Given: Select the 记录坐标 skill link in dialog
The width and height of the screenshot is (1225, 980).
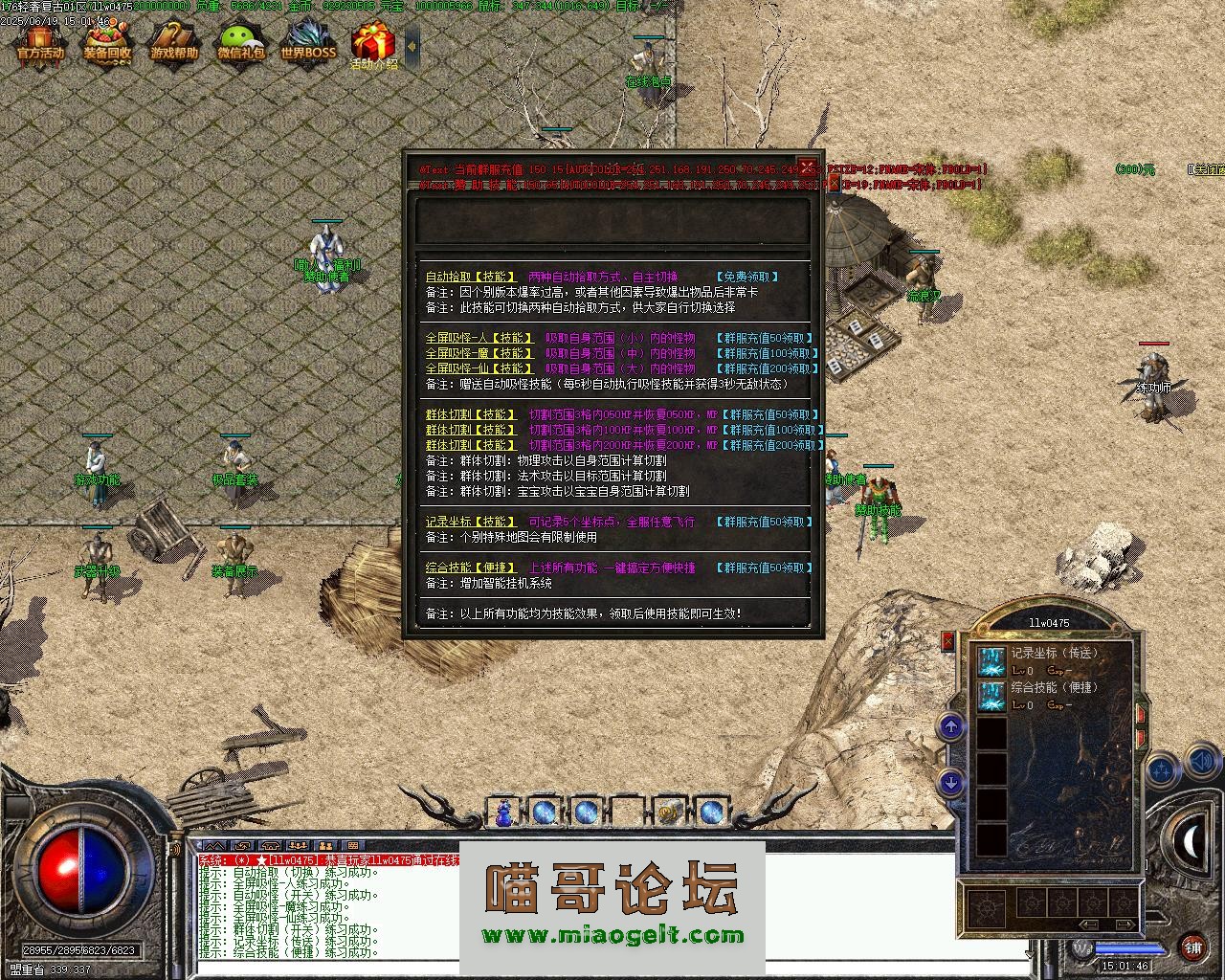Looking at the screenshot, I should pos(471,522).
